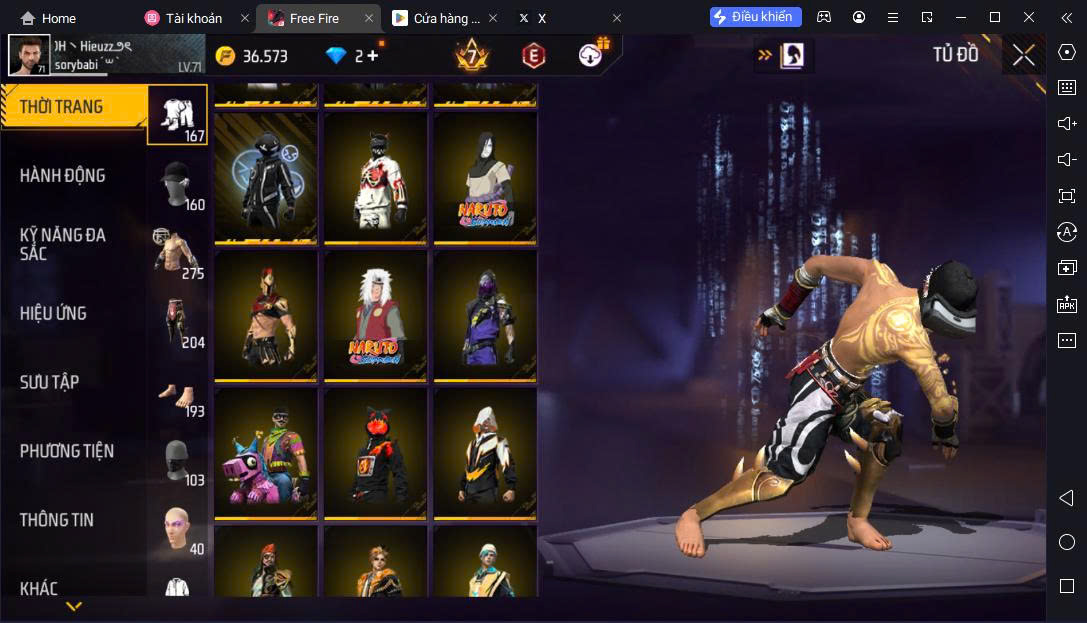The image size is (1087, 623).
Task: Add diamonds with the plus button
Action: (373, 56)
